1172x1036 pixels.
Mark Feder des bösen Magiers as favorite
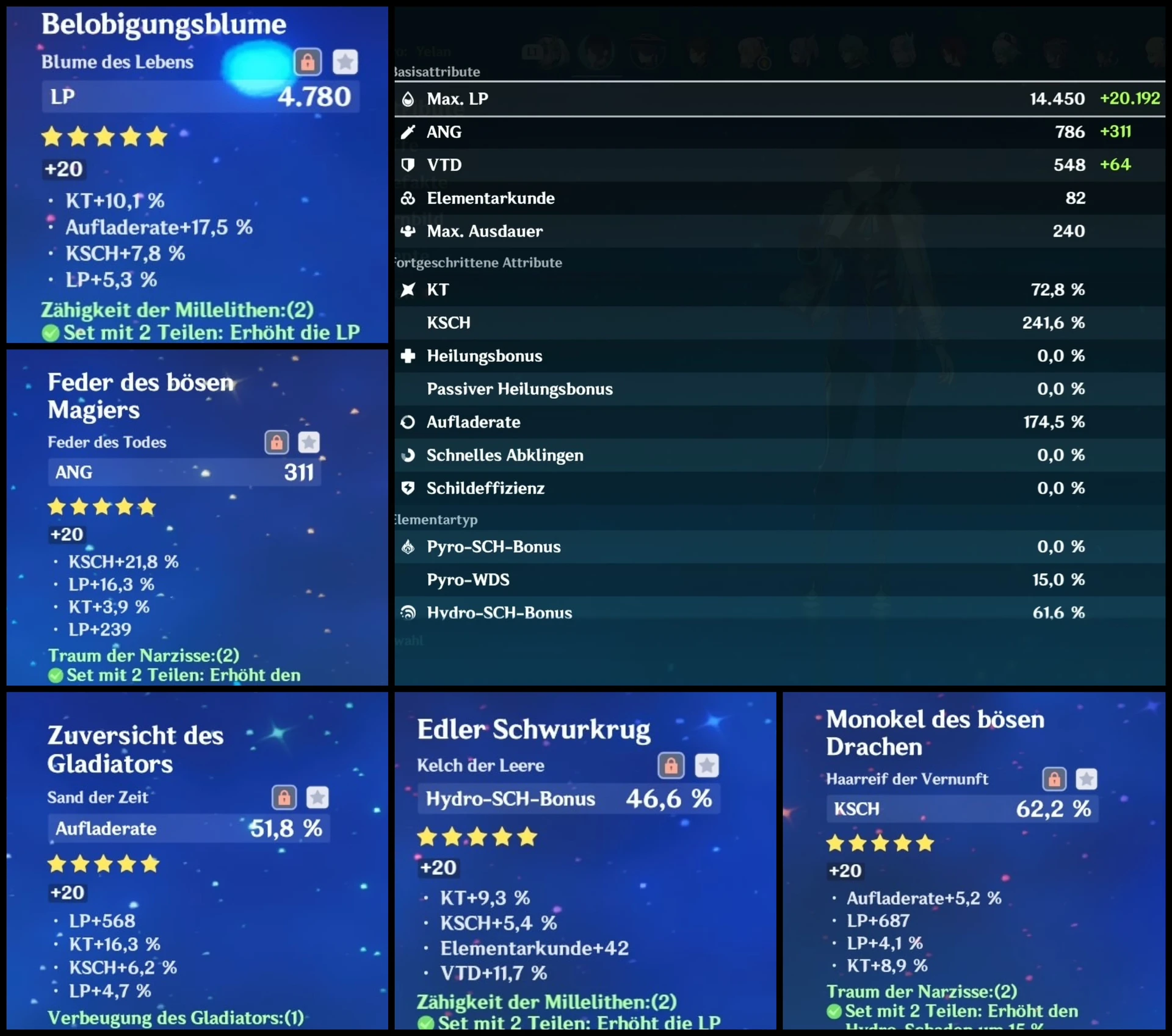[309, 442]
